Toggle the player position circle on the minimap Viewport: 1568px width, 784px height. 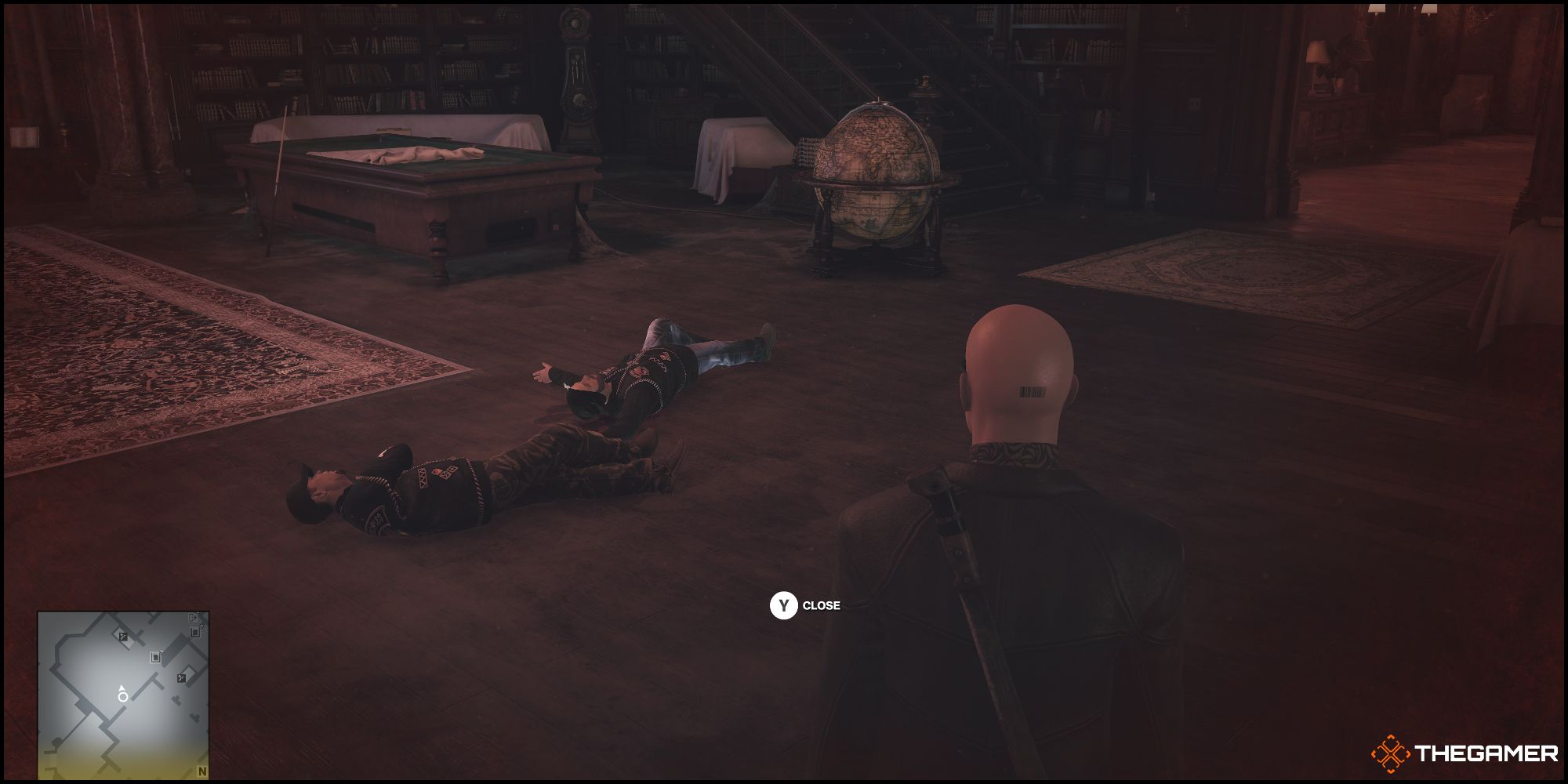[x=123, y=697]
